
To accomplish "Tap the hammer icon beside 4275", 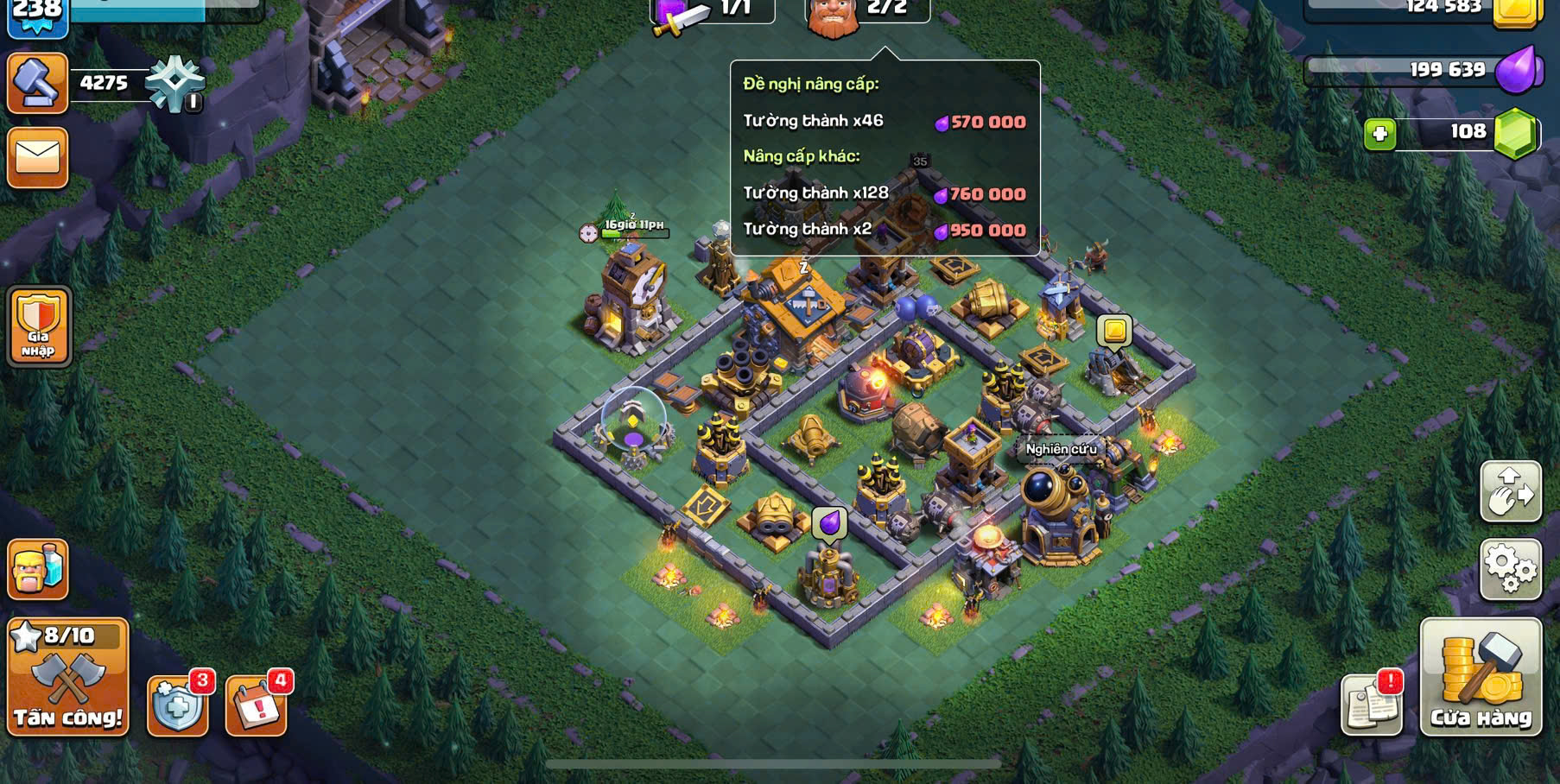I will click(37, 83).
